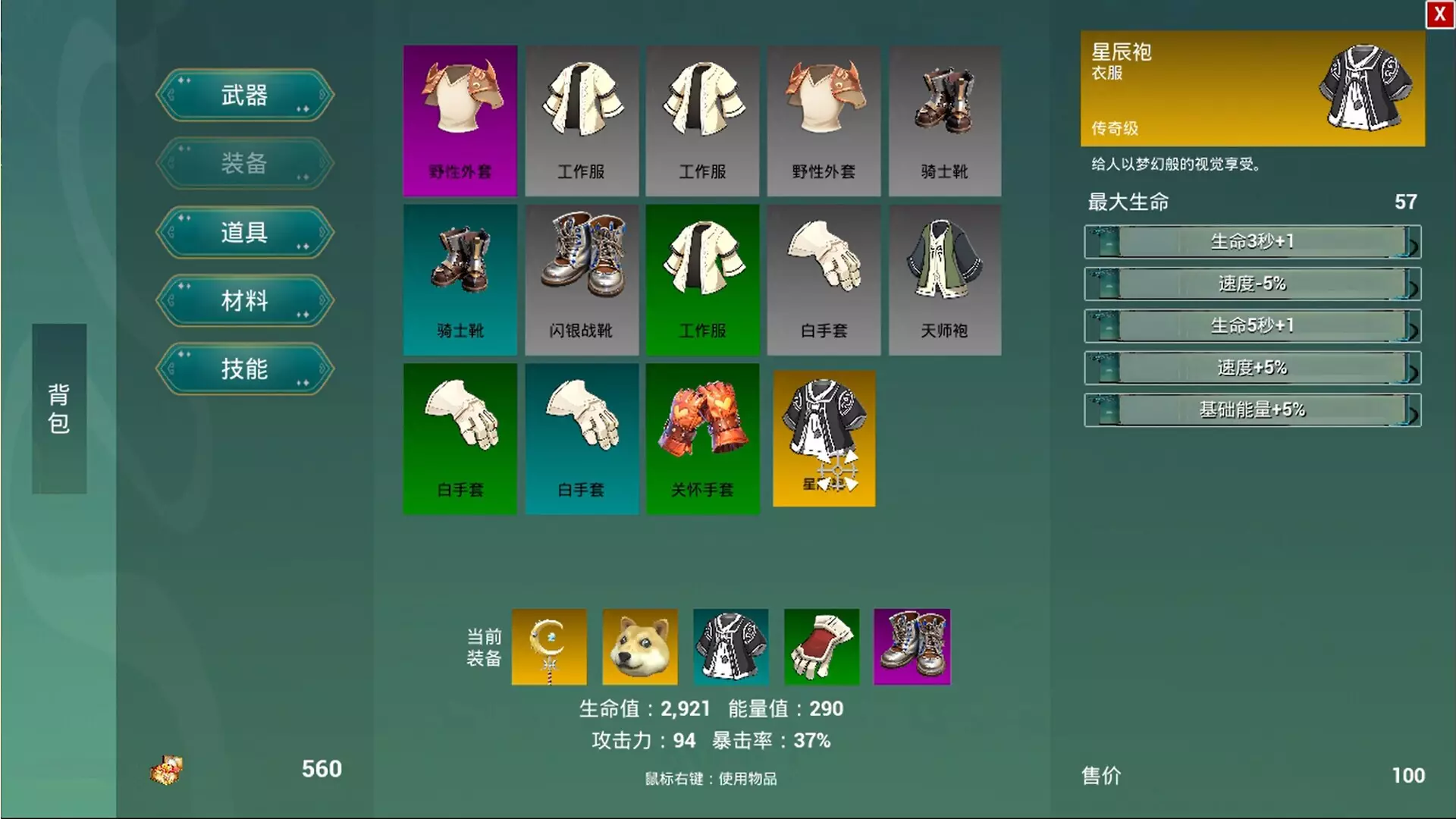Click the equipped moon staff icon
The width and height of the screenshot is (1456, 819).
[548, 647]
